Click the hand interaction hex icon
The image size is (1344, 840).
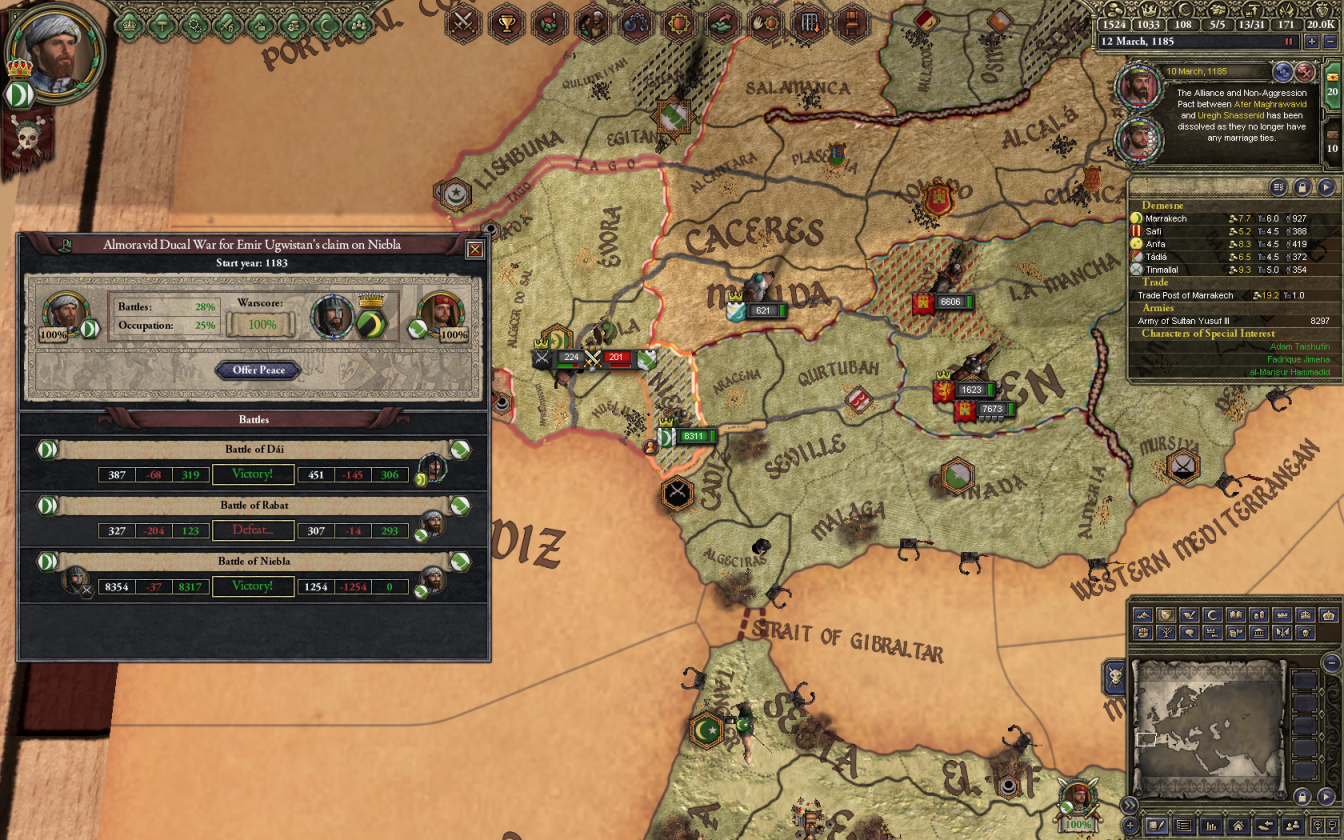766,24
